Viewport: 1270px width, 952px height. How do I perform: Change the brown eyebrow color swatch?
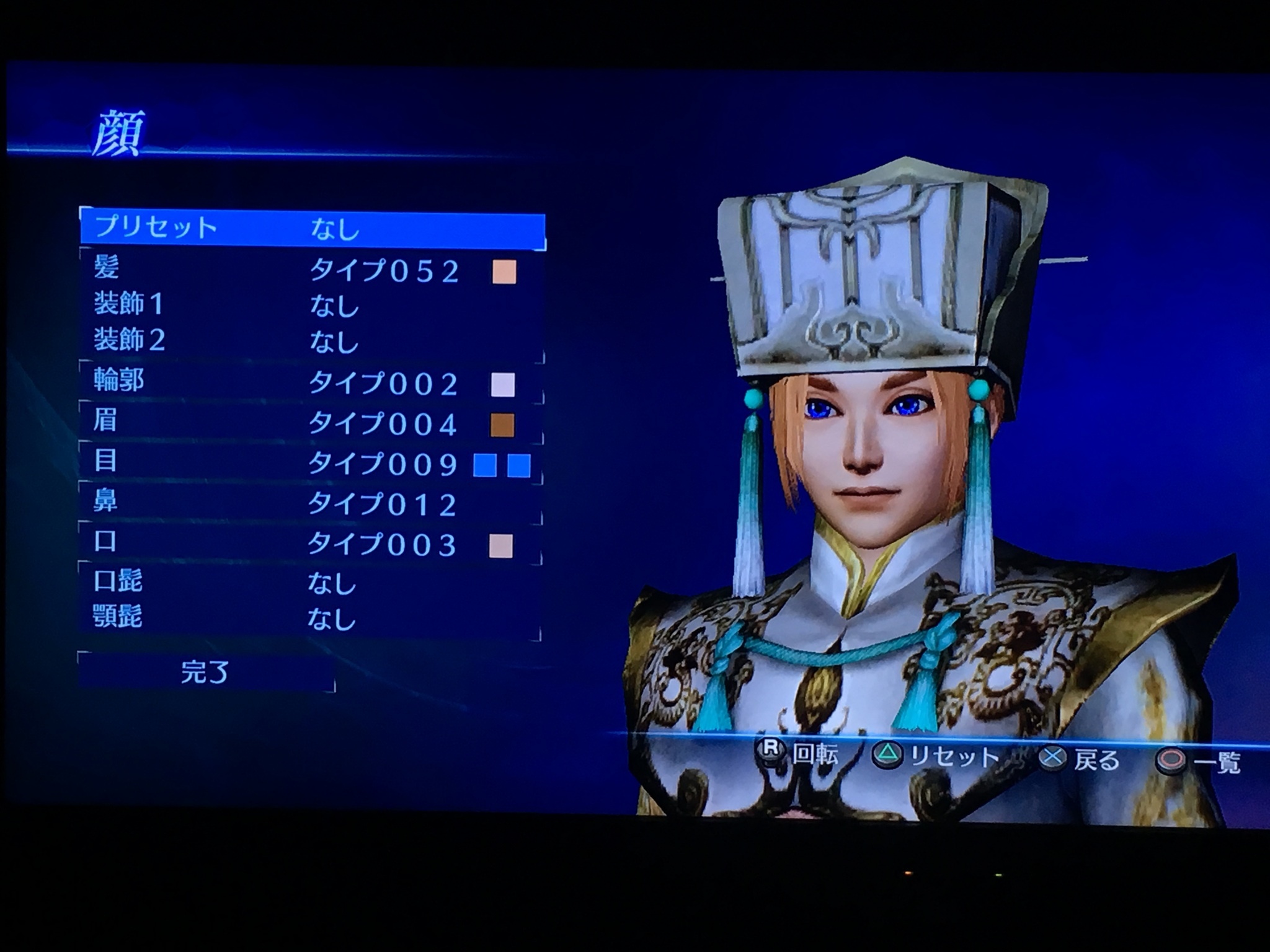pyautogui.click(x=502, y=425)
